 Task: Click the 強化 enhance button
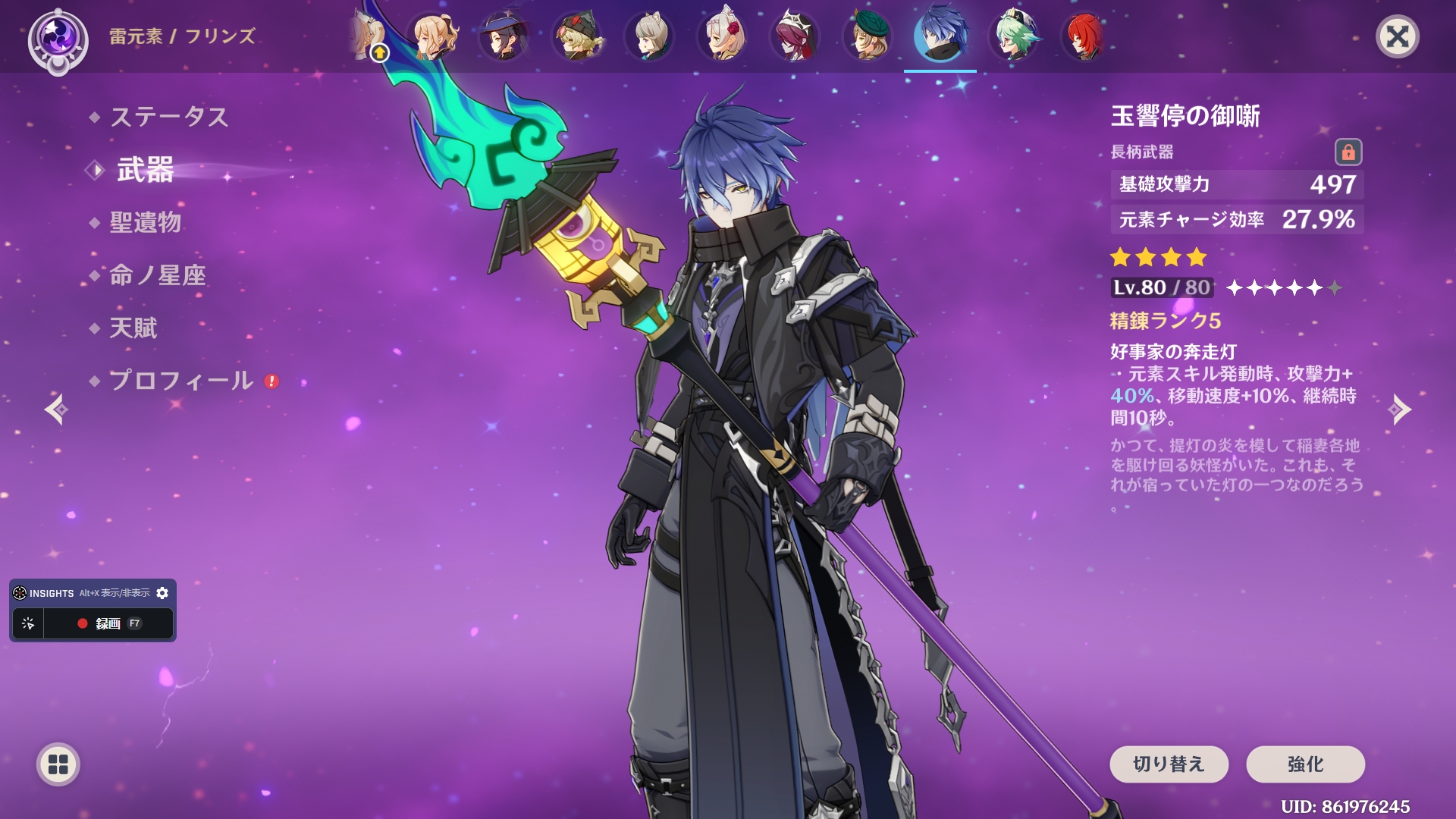(x=1305, y=764)
